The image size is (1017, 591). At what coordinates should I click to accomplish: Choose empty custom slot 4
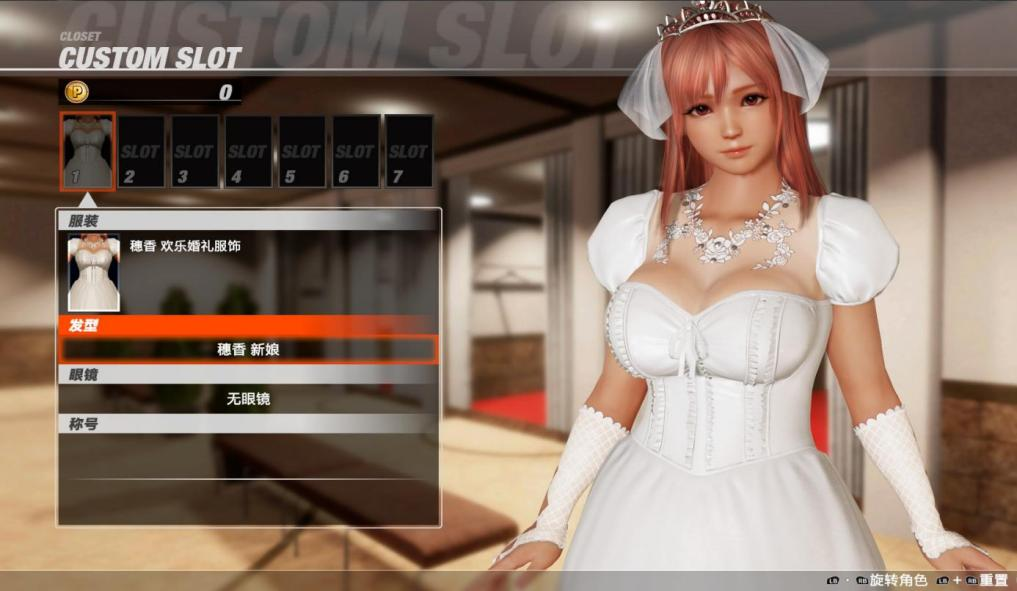click(x=248, y=151)
